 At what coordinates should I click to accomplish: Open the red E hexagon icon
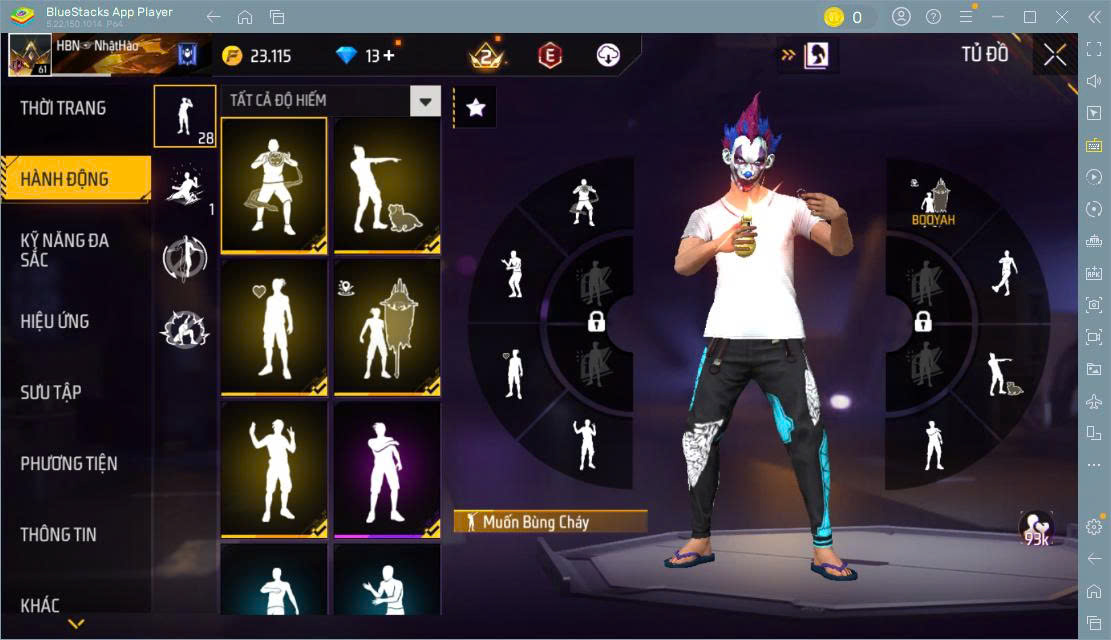click(x=549, y=56)
